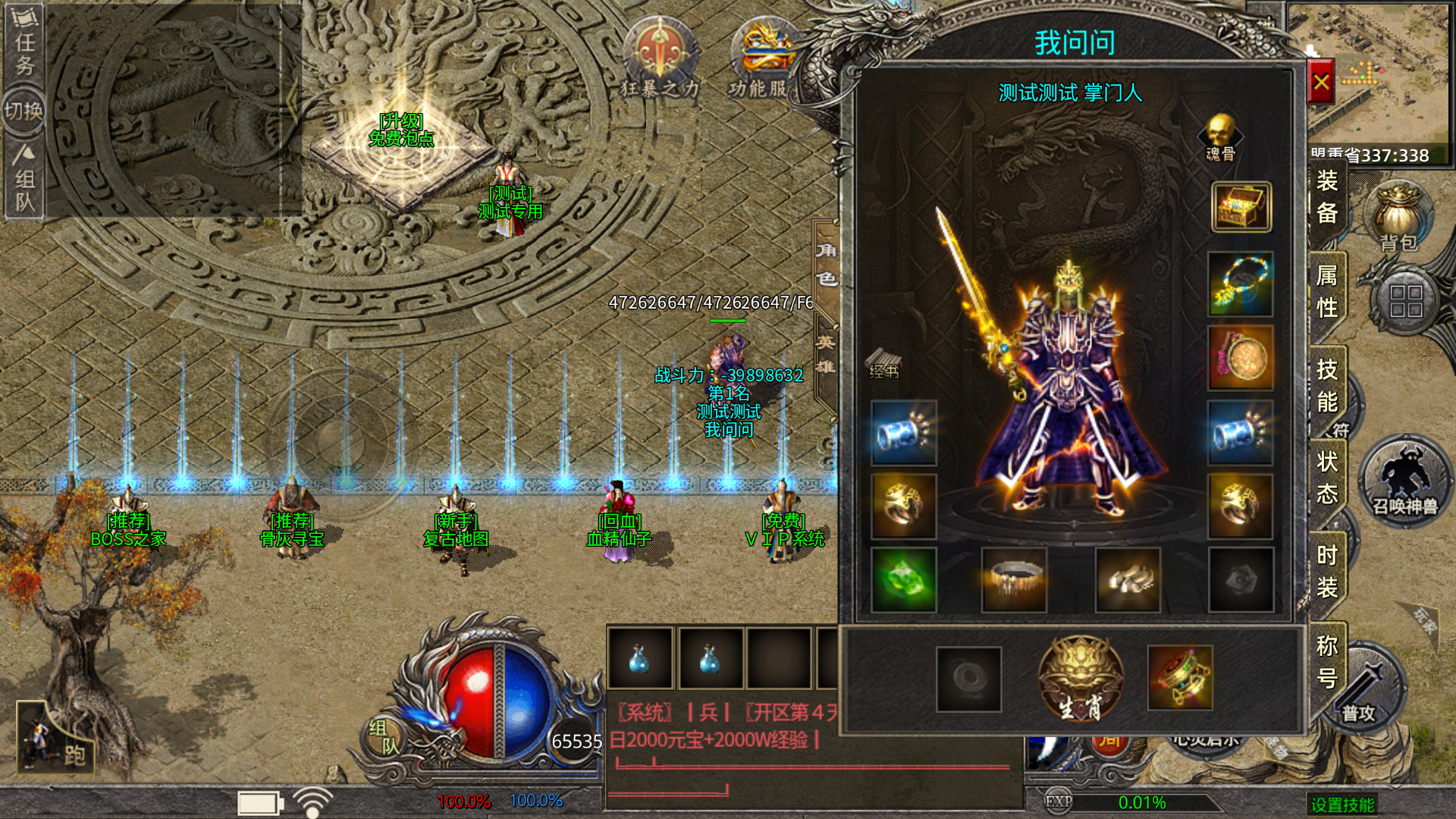Switch to the 属性 attributes tab
This screenshot has height=819, width=1456.
pos(1327,292)
